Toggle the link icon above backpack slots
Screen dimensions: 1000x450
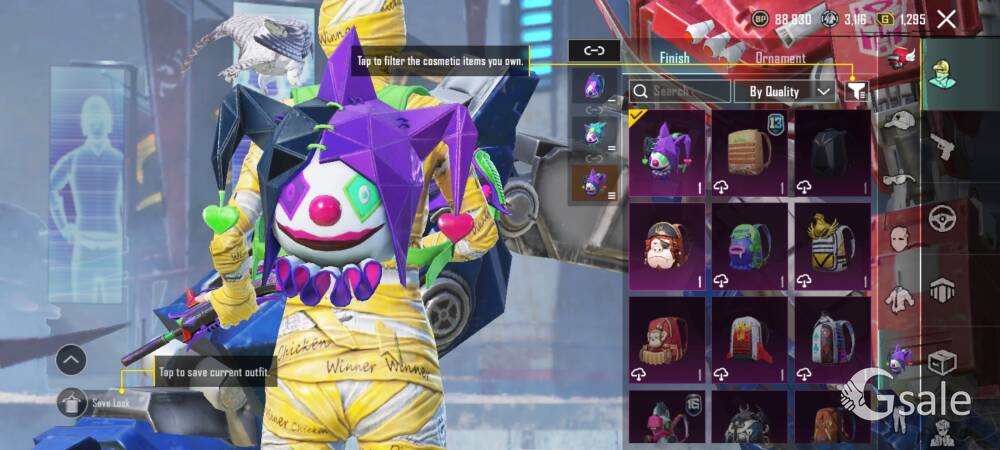tap(594, 50)
